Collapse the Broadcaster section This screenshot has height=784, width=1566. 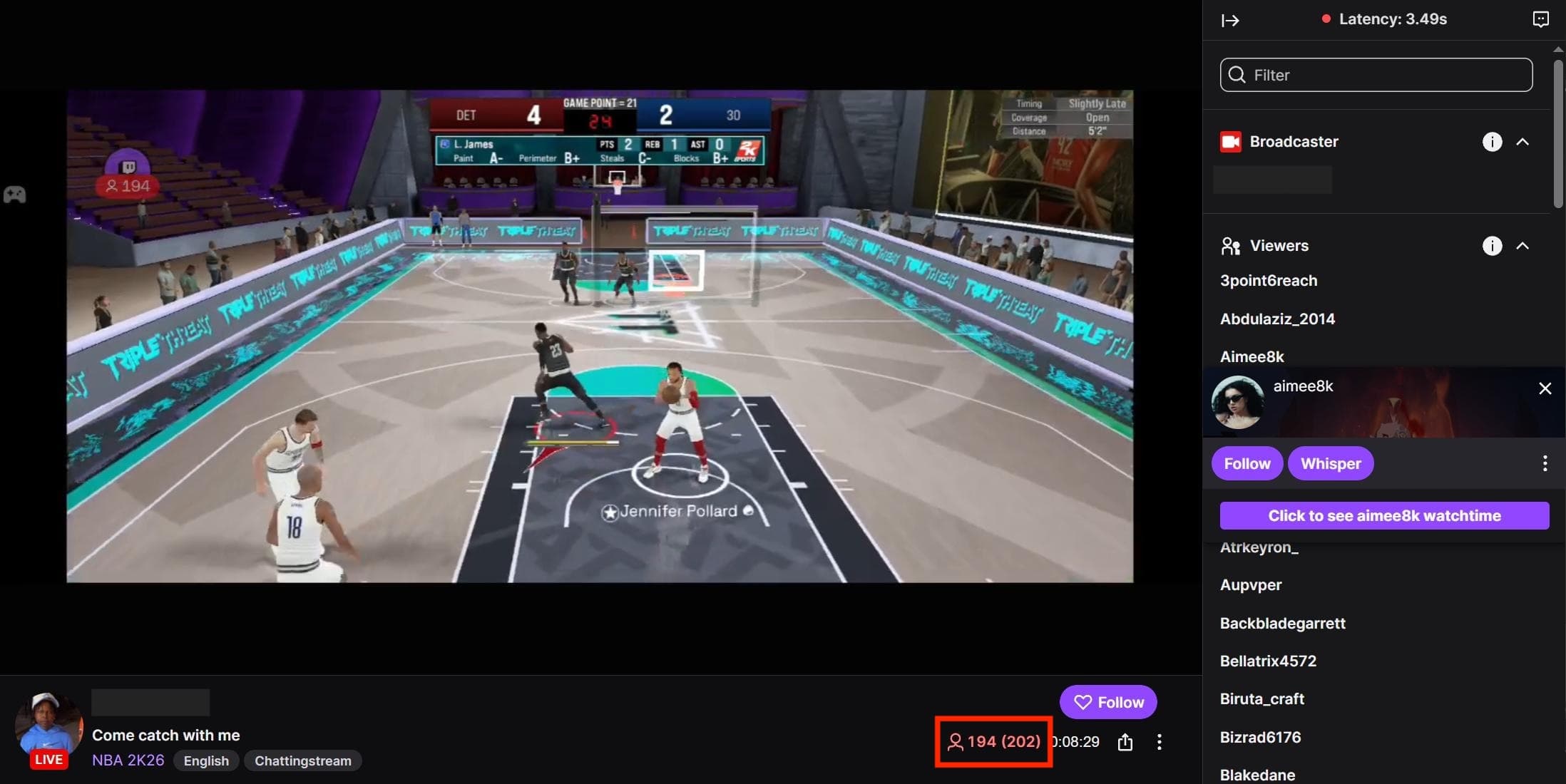pos(1523,142)
